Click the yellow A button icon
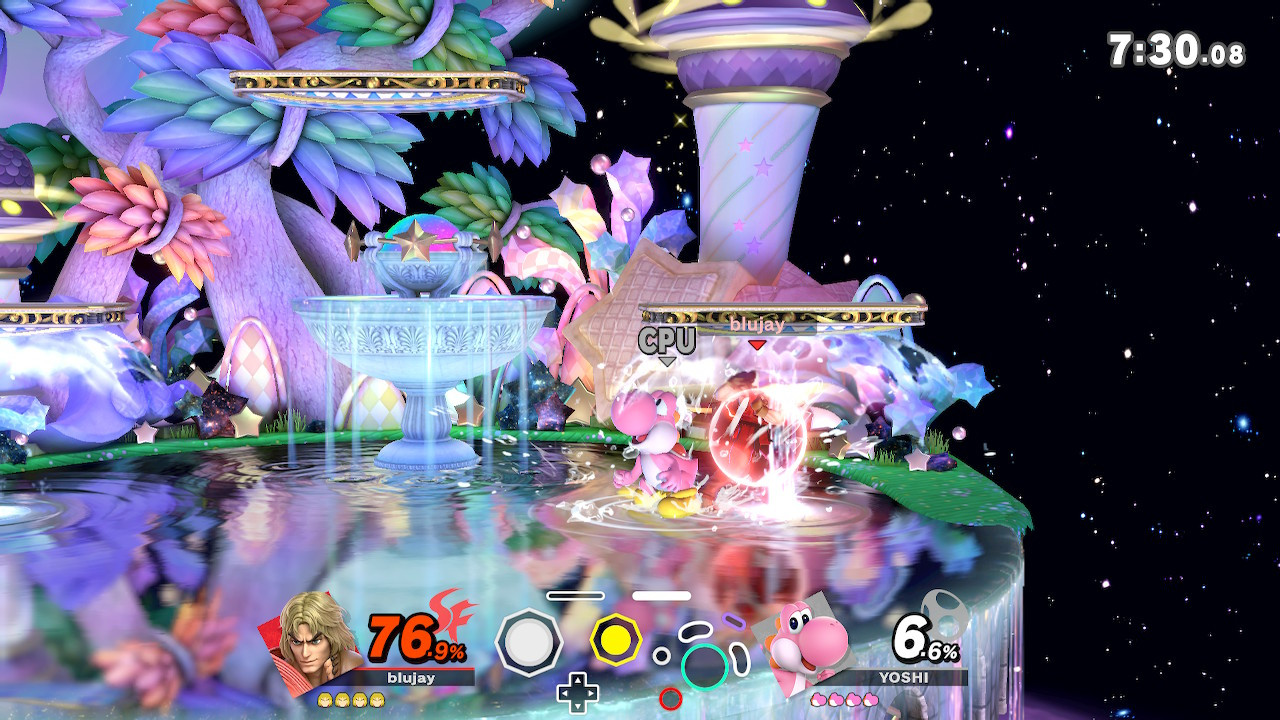 pyautogui.click(x=618, y=640)
